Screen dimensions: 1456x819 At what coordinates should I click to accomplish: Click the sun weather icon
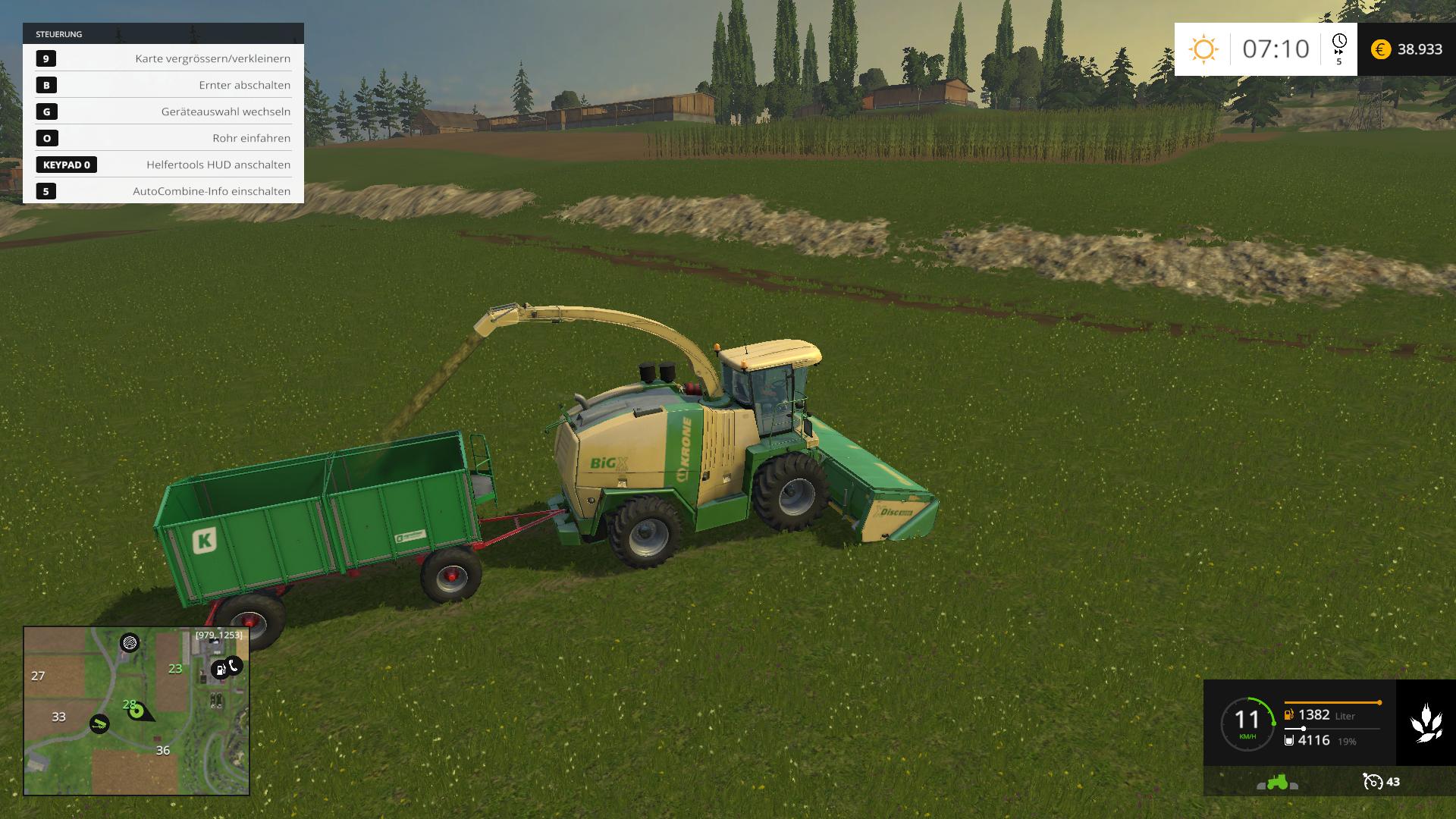click(x=1203, y=49)
